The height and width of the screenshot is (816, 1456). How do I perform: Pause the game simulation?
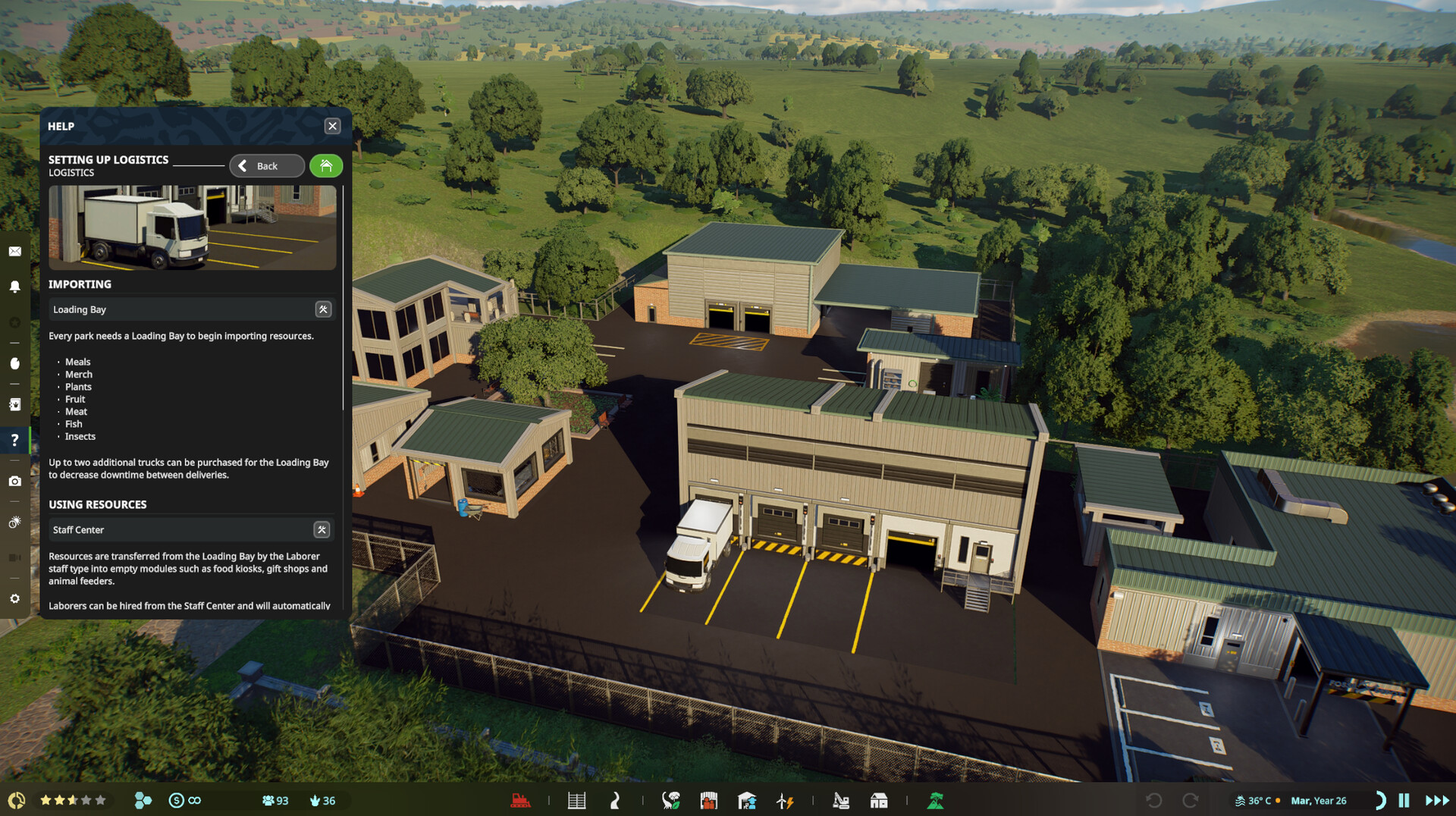click(x=1404, y=801)
